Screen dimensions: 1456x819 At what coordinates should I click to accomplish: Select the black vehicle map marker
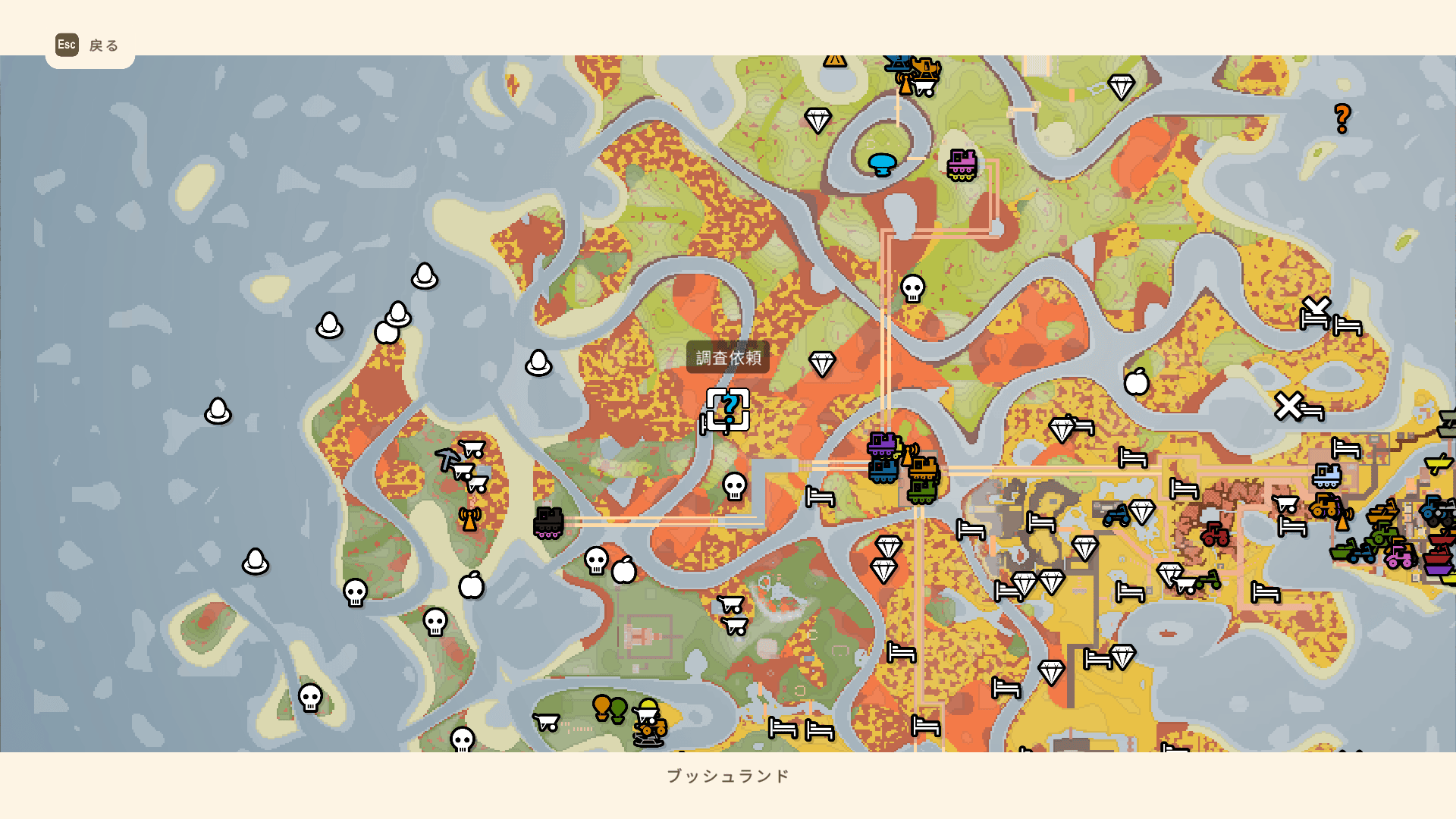[x=548, y=522]
